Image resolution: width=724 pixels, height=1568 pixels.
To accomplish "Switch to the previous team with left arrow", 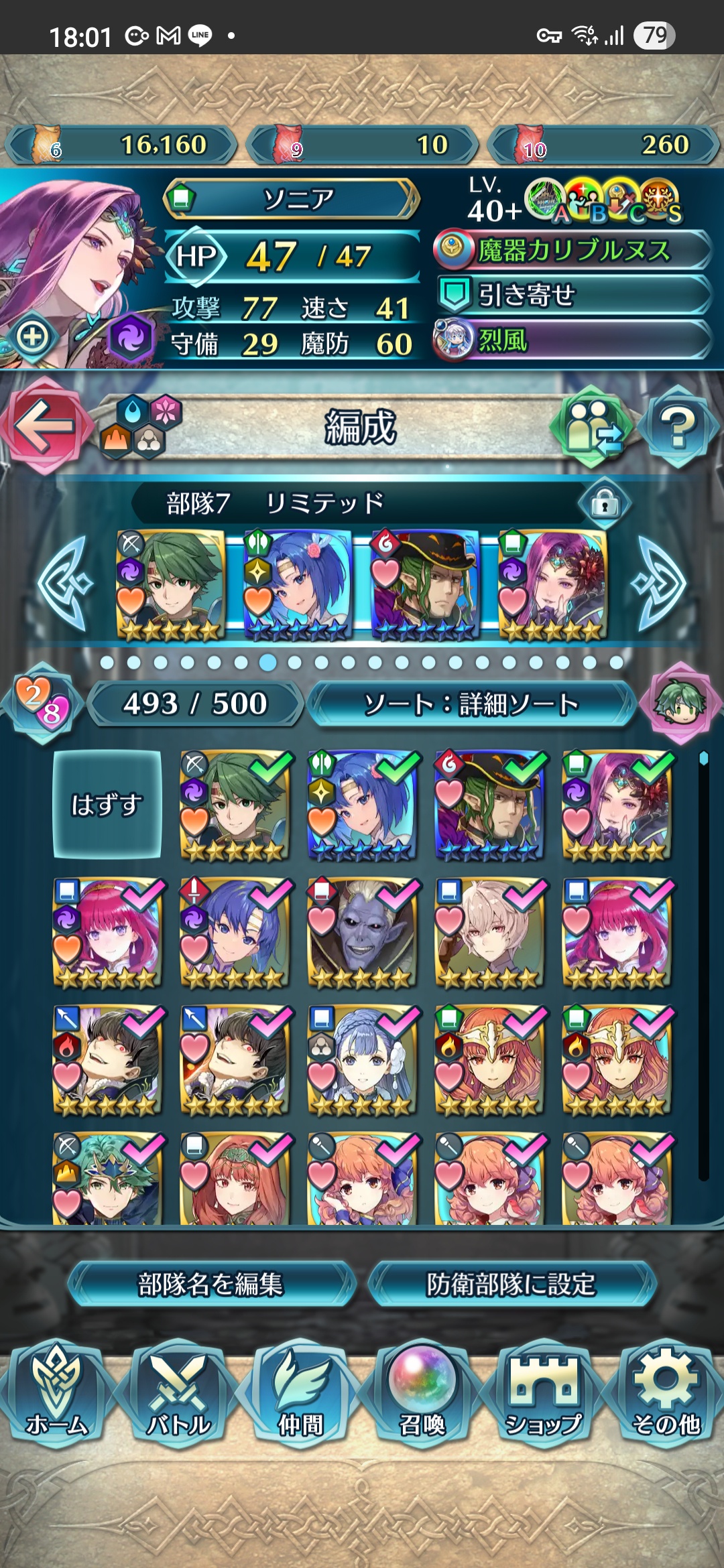I will click(x=64, y=583).
